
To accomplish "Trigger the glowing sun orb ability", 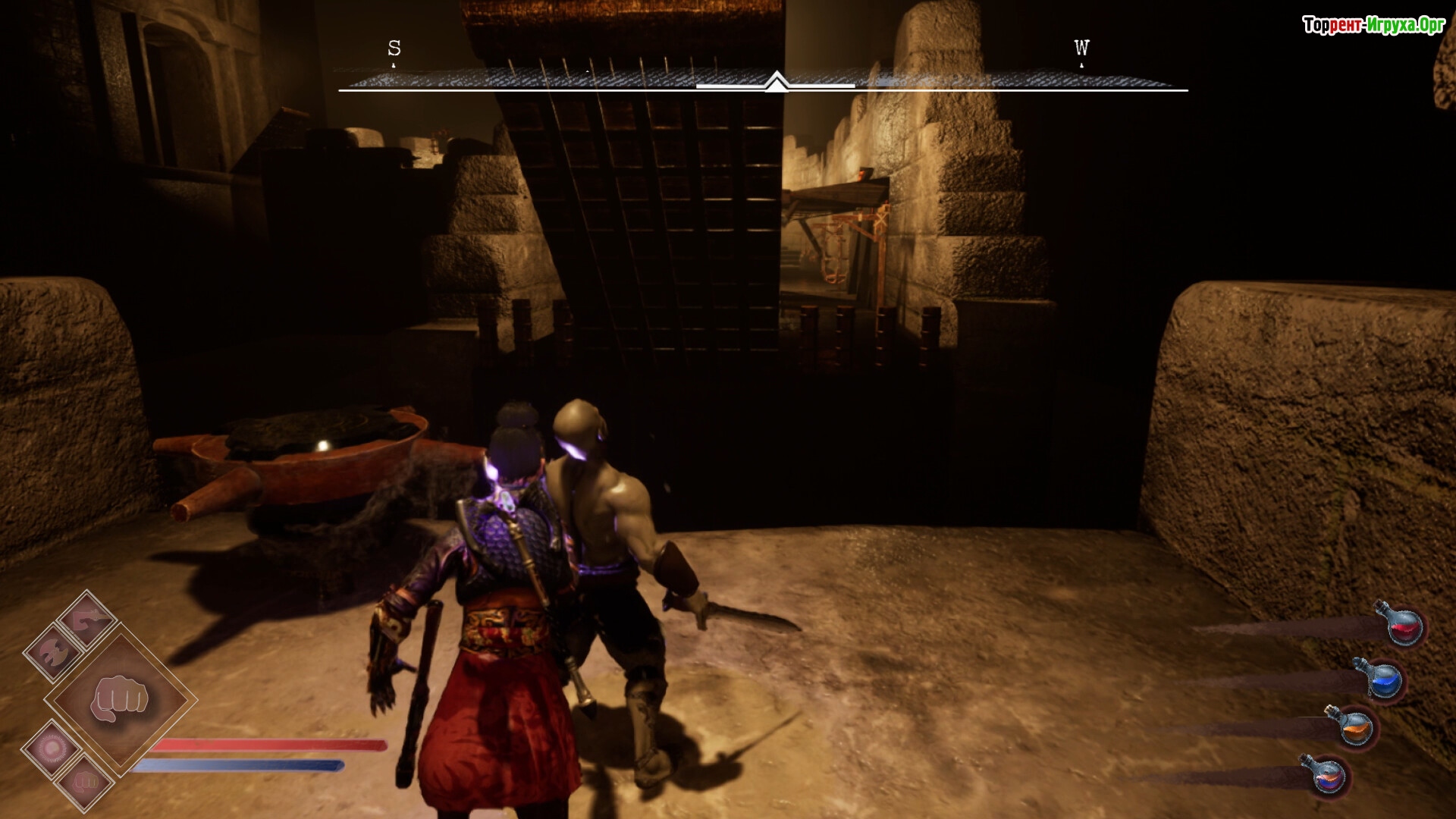I will point(52,749).
